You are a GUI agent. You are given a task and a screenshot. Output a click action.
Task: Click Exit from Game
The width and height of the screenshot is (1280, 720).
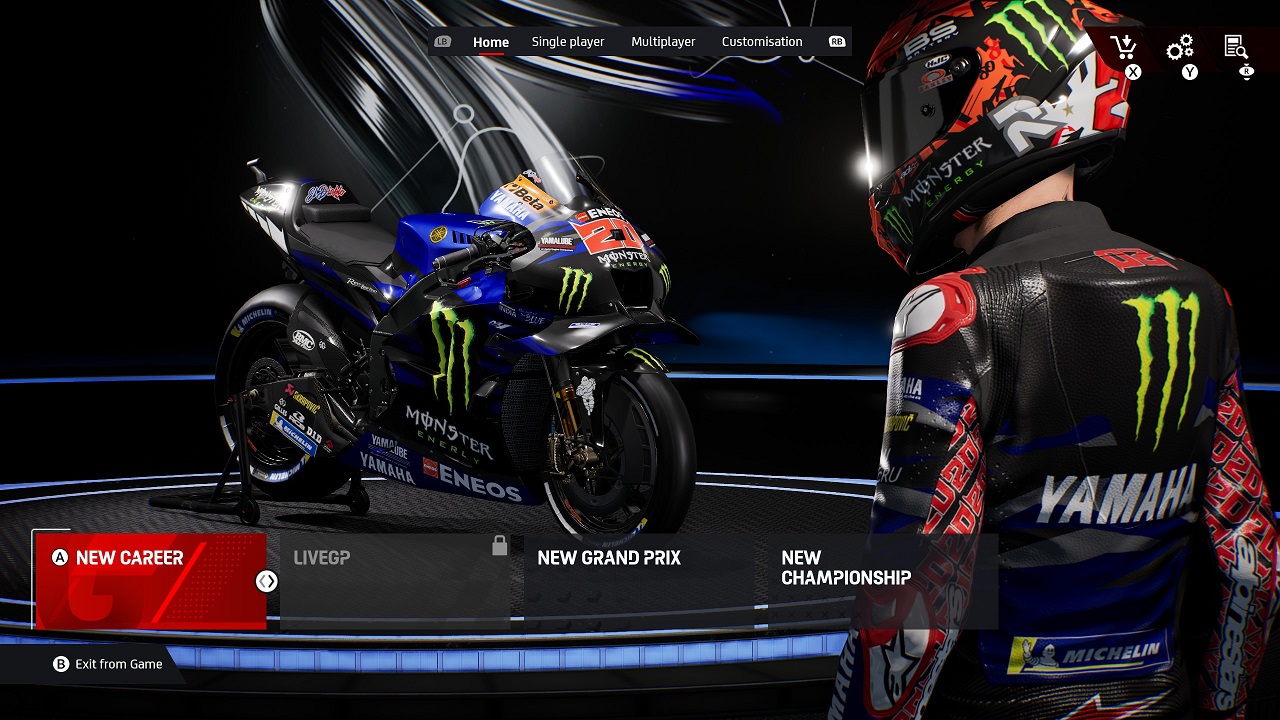click(x=108, y=664)
